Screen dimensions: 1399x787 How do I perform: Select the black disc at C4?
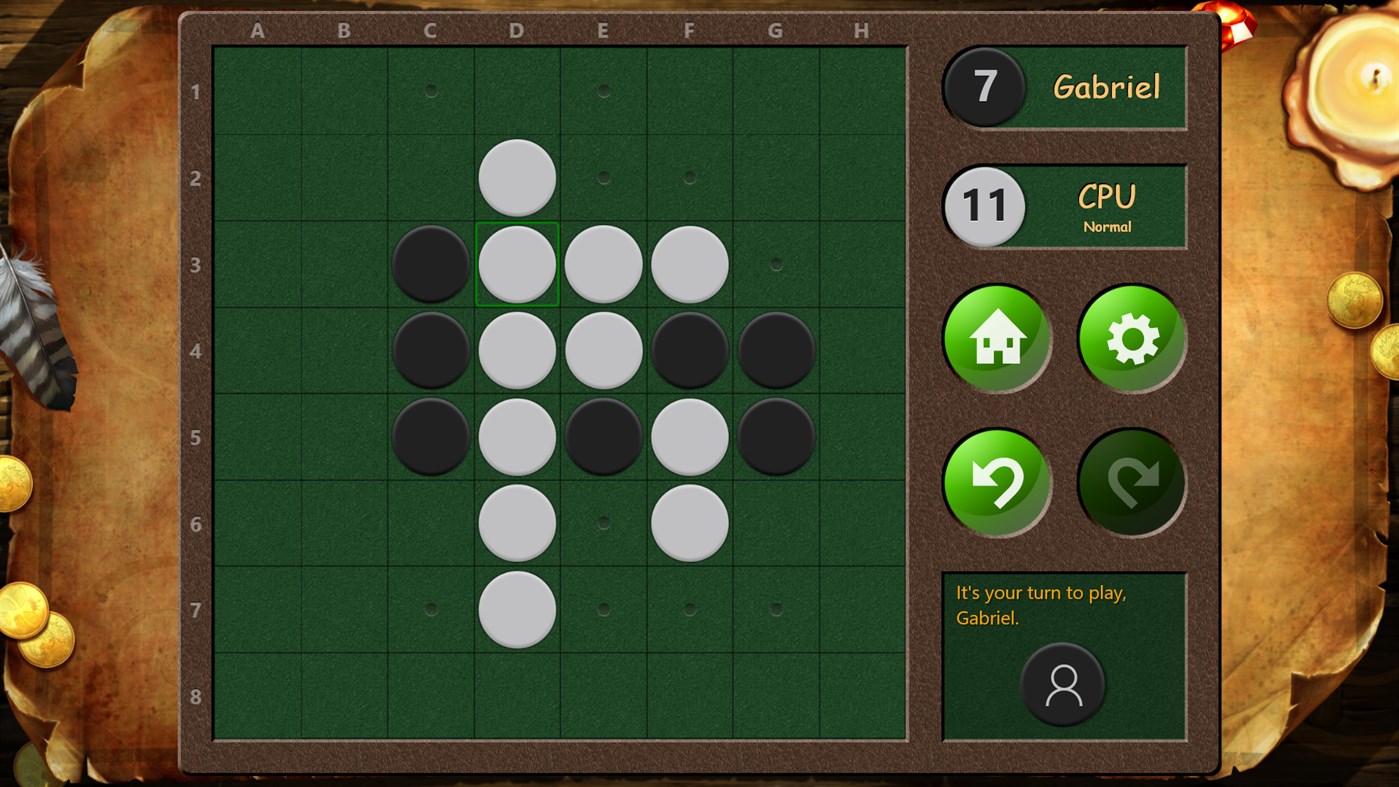(430, 349)
